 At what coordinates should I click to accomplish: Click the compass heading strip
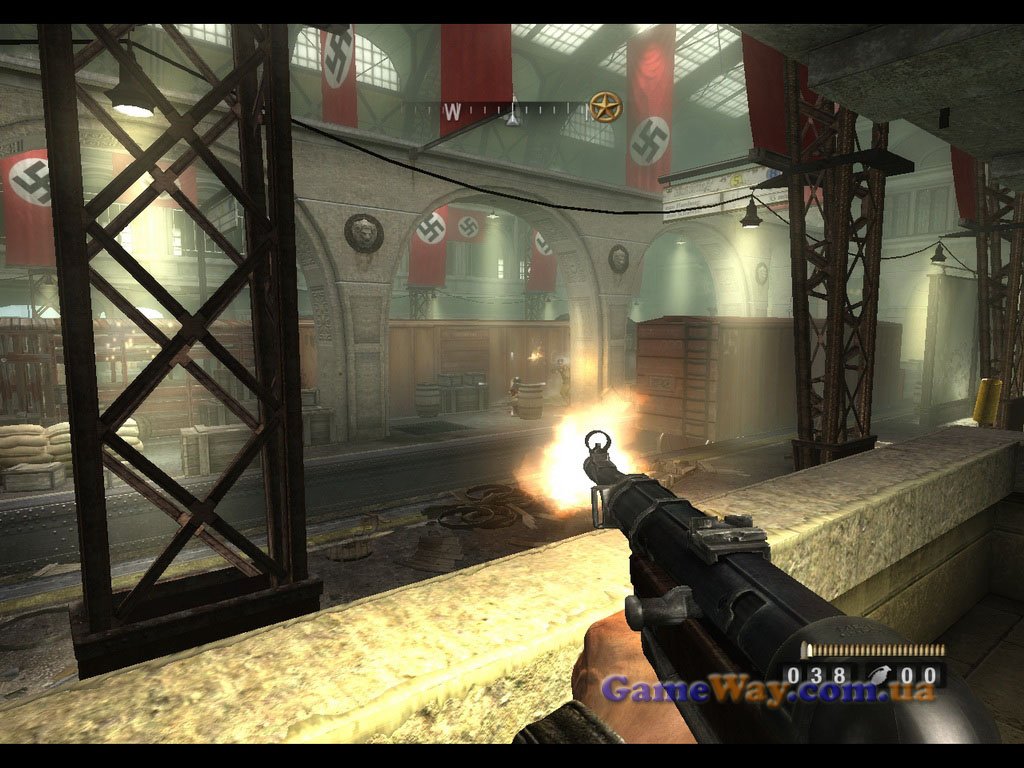(513, 111)
